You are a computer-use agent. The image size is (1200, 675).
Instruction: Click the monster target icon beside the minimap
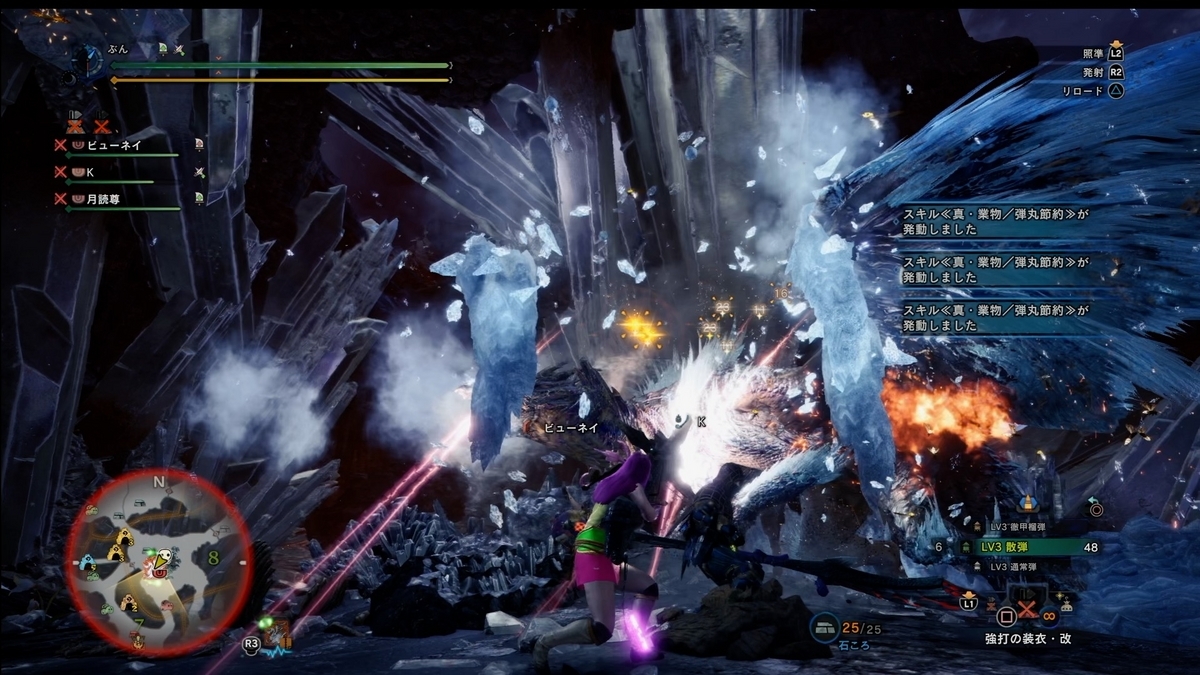pos(277,634)
